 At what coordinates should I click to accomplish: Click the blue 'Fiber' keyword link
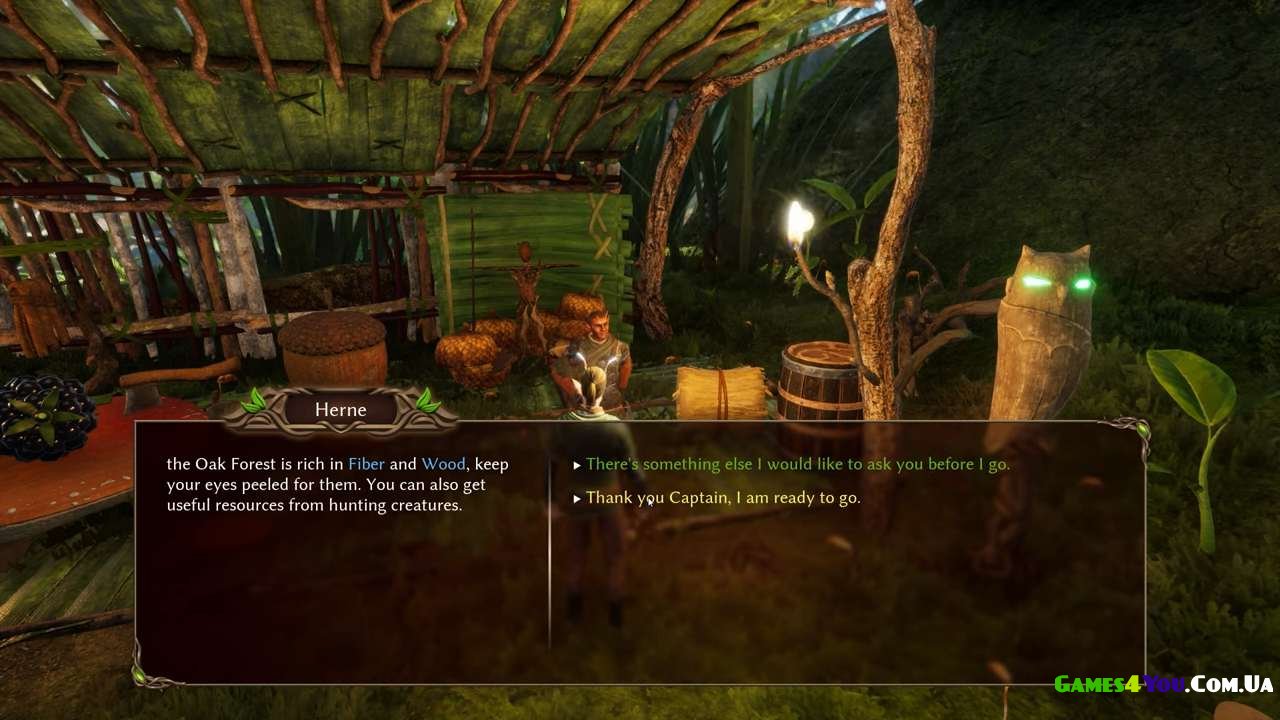click(366, 464)
